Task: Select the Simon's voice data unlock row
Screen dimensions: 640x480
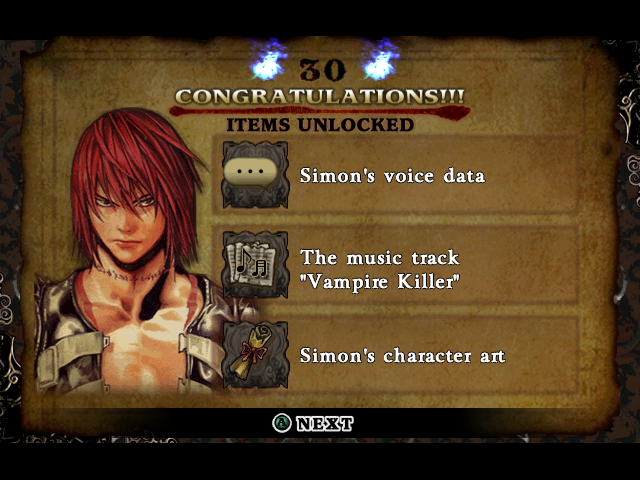Action: (392, 176)
